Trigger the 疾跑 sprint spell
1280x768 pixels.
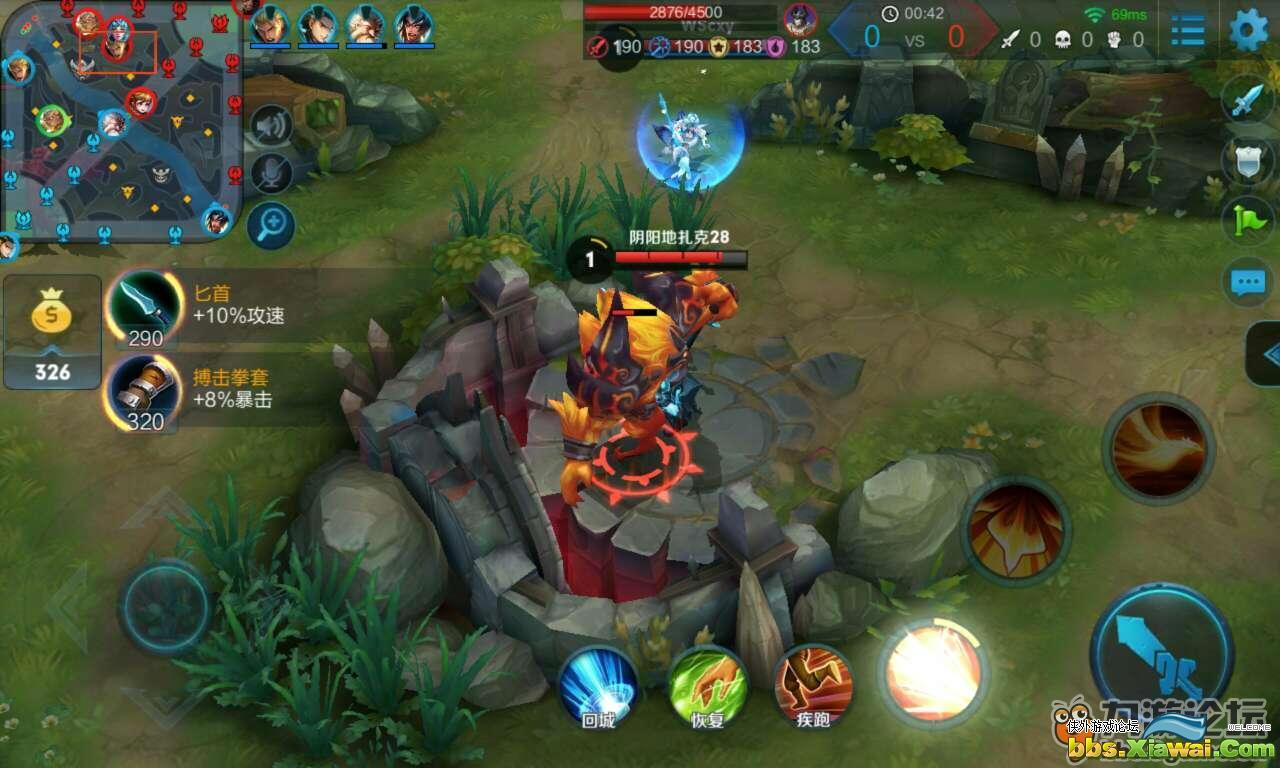pyautogui.click(x=813, y=686)
